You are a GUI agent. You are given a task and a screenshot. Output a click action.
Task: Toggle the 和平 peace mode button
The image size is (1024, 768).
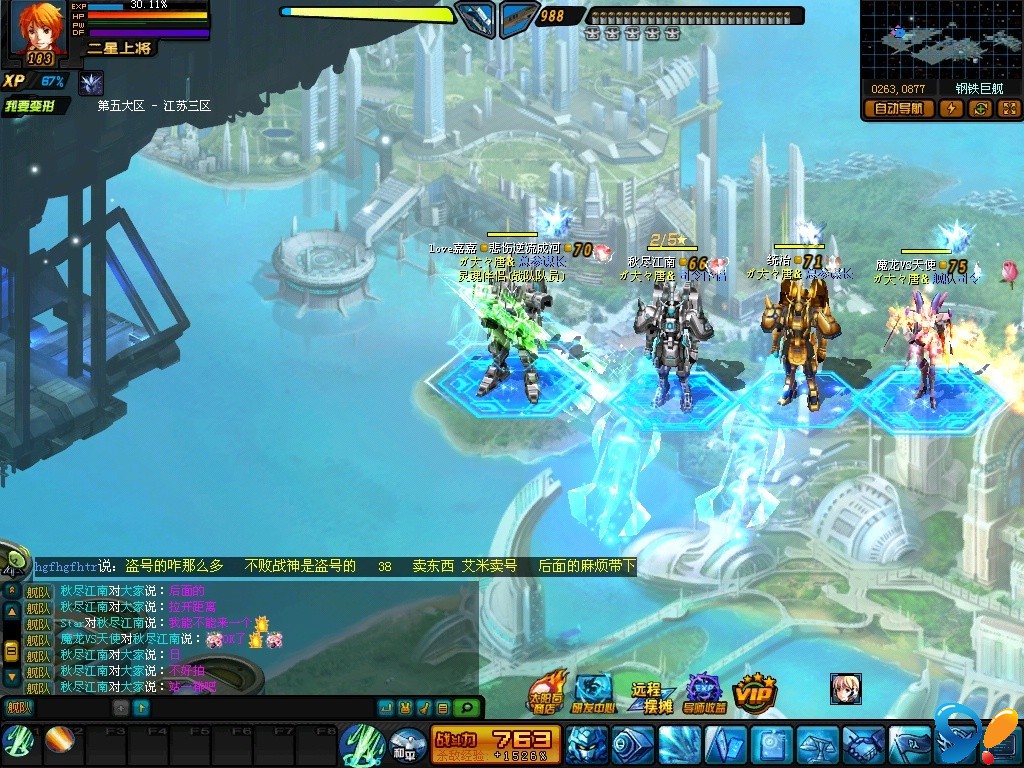pyautogui.click(x=407, y=746)
